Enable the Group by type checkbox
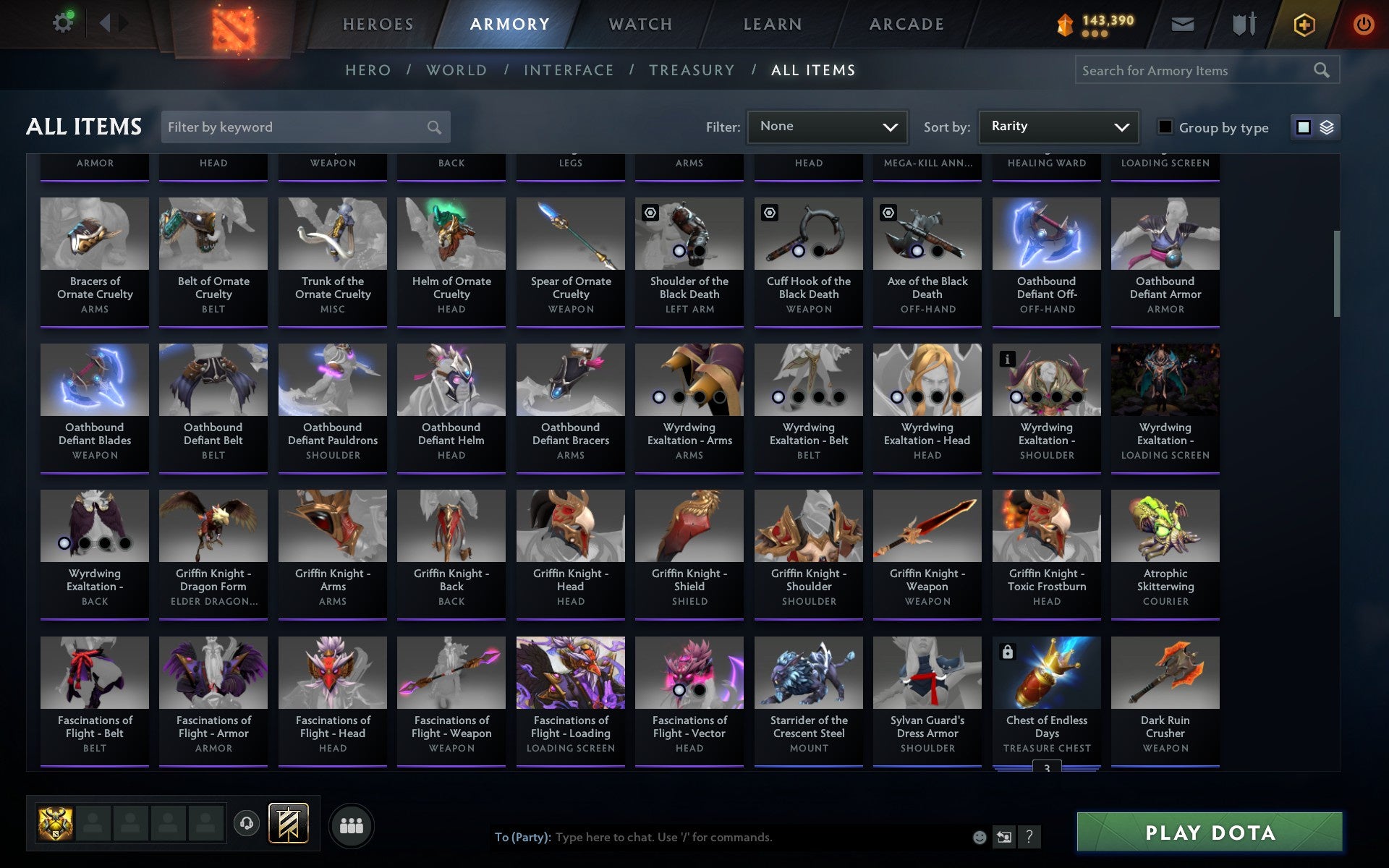The width and height of the screenshot is (1389, 868). 1163,127
